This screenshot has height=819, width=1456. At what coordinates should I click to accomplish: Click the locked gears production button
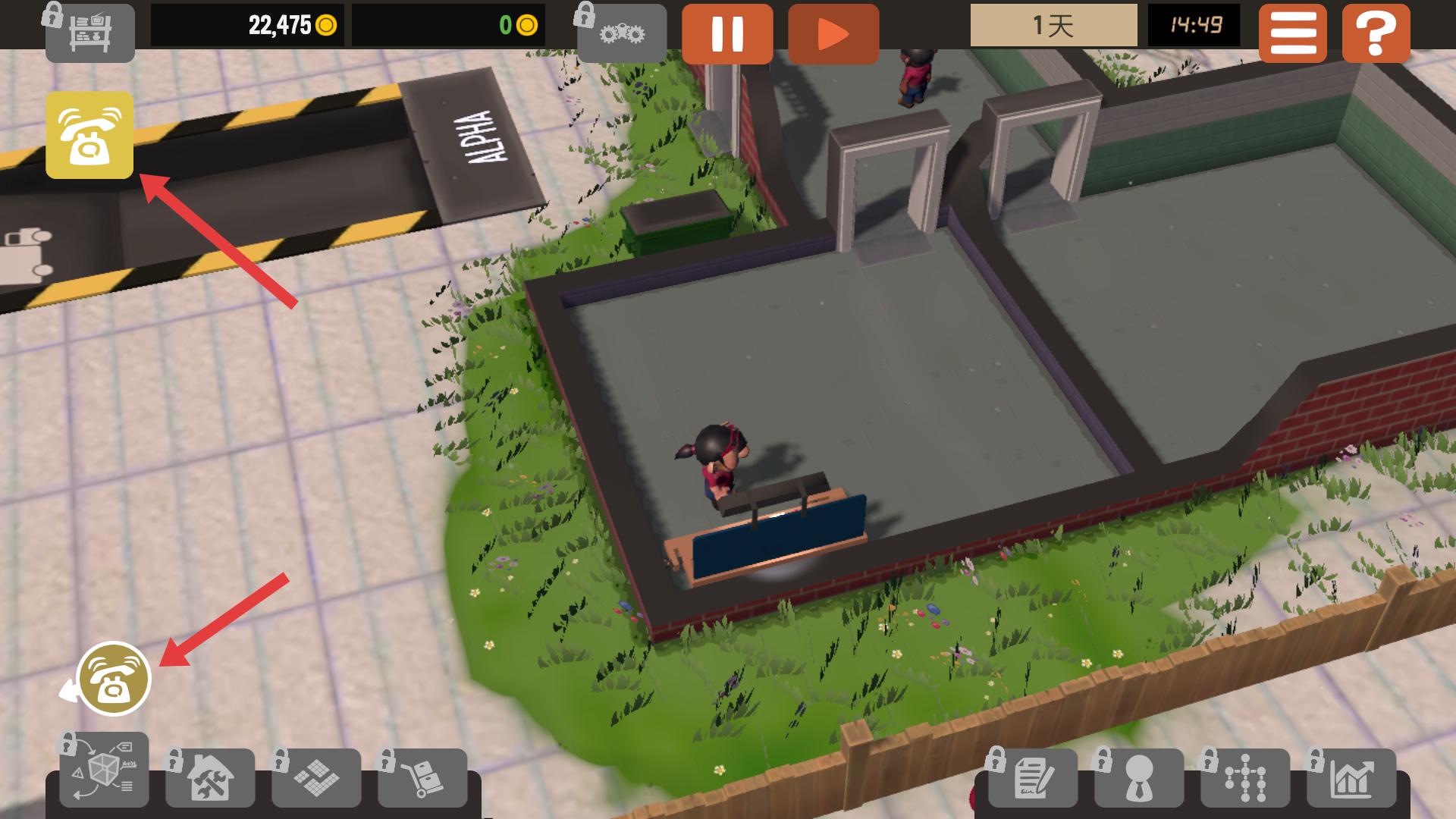click(x=622, y=33)
